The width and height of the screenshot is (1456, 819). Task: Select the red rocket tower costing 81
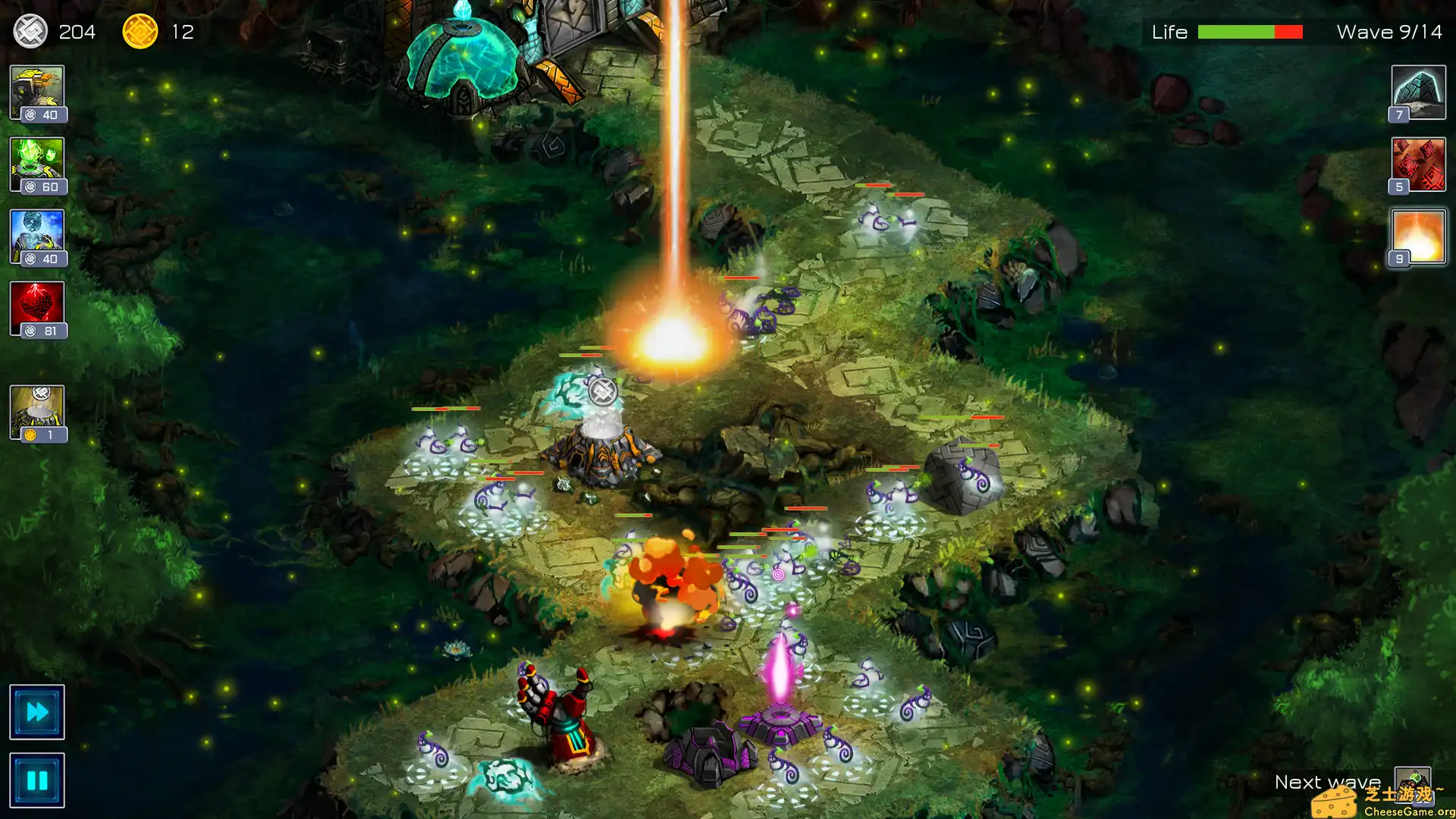pyautogui.click(x=38, y=306)
